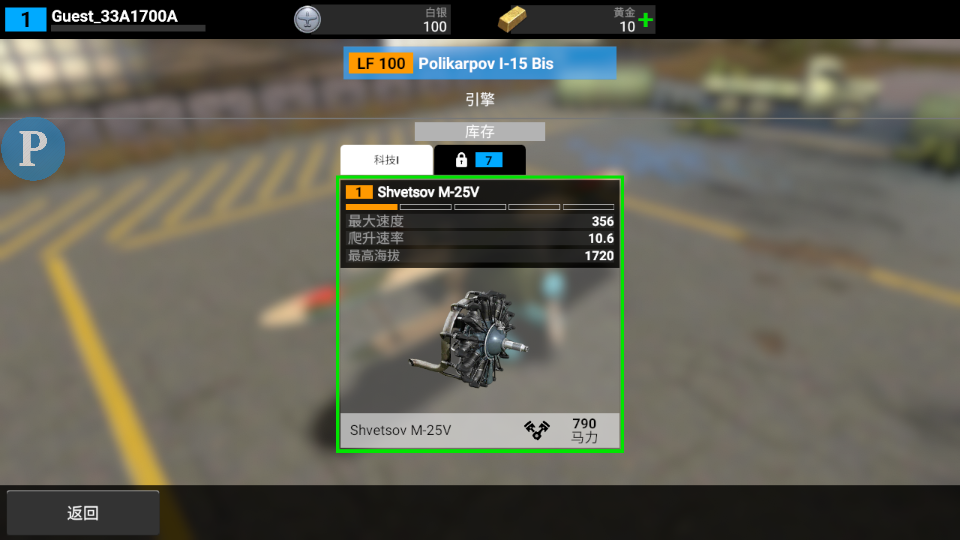Select the Polikarpov I-15 Bis title banner

480,63
